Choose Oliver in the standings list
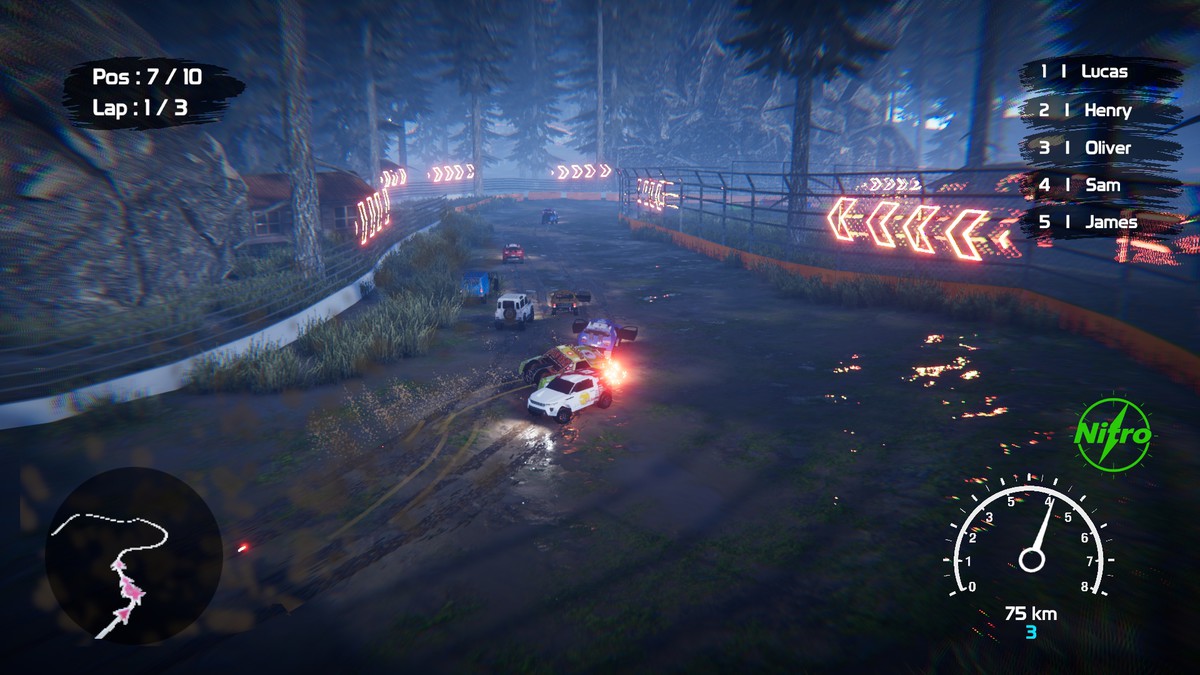The image size is (1200, 675). (x=1099, y=148)
